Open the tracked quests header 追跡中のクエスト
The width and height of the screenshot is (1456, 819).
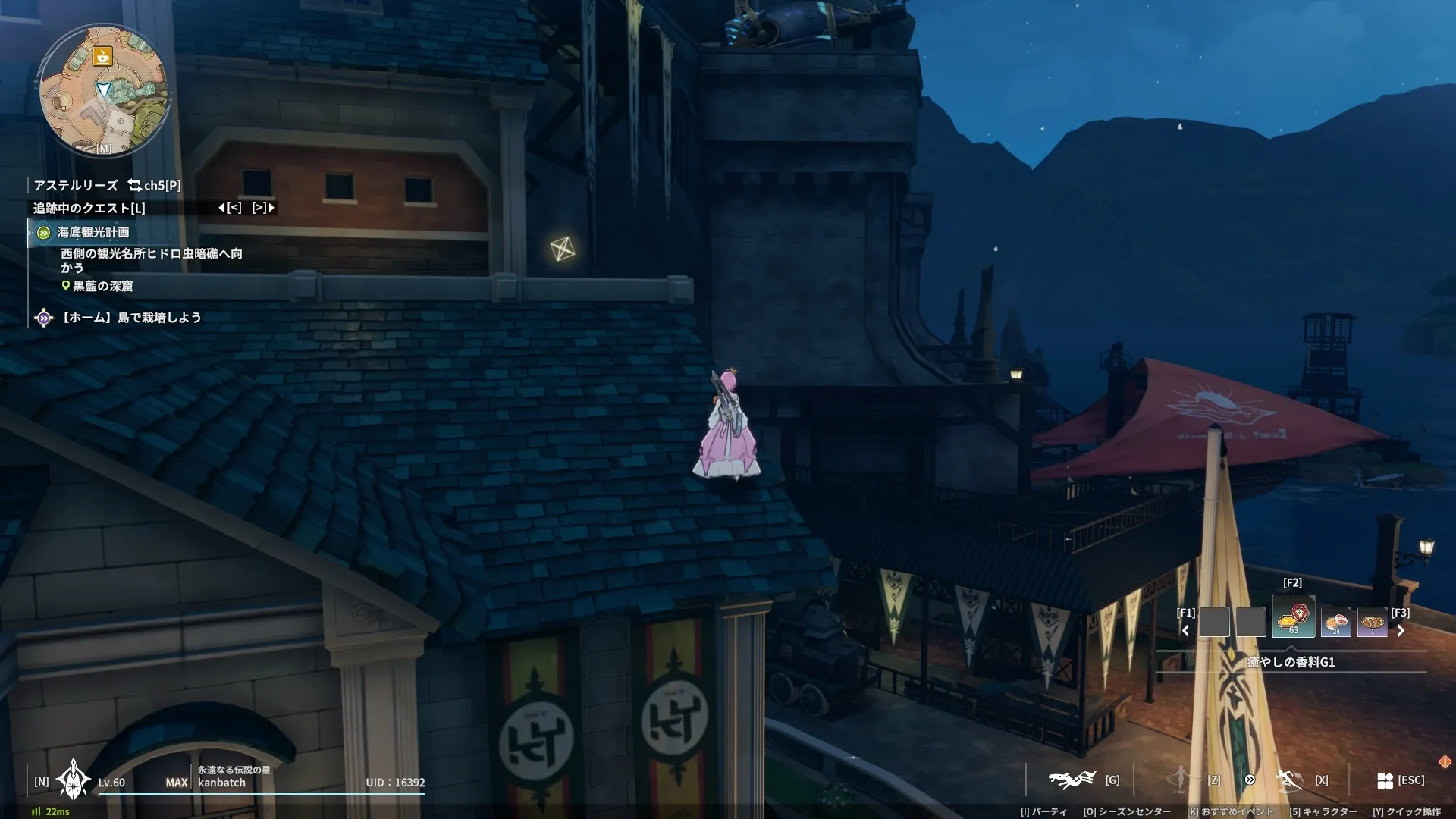89,208
